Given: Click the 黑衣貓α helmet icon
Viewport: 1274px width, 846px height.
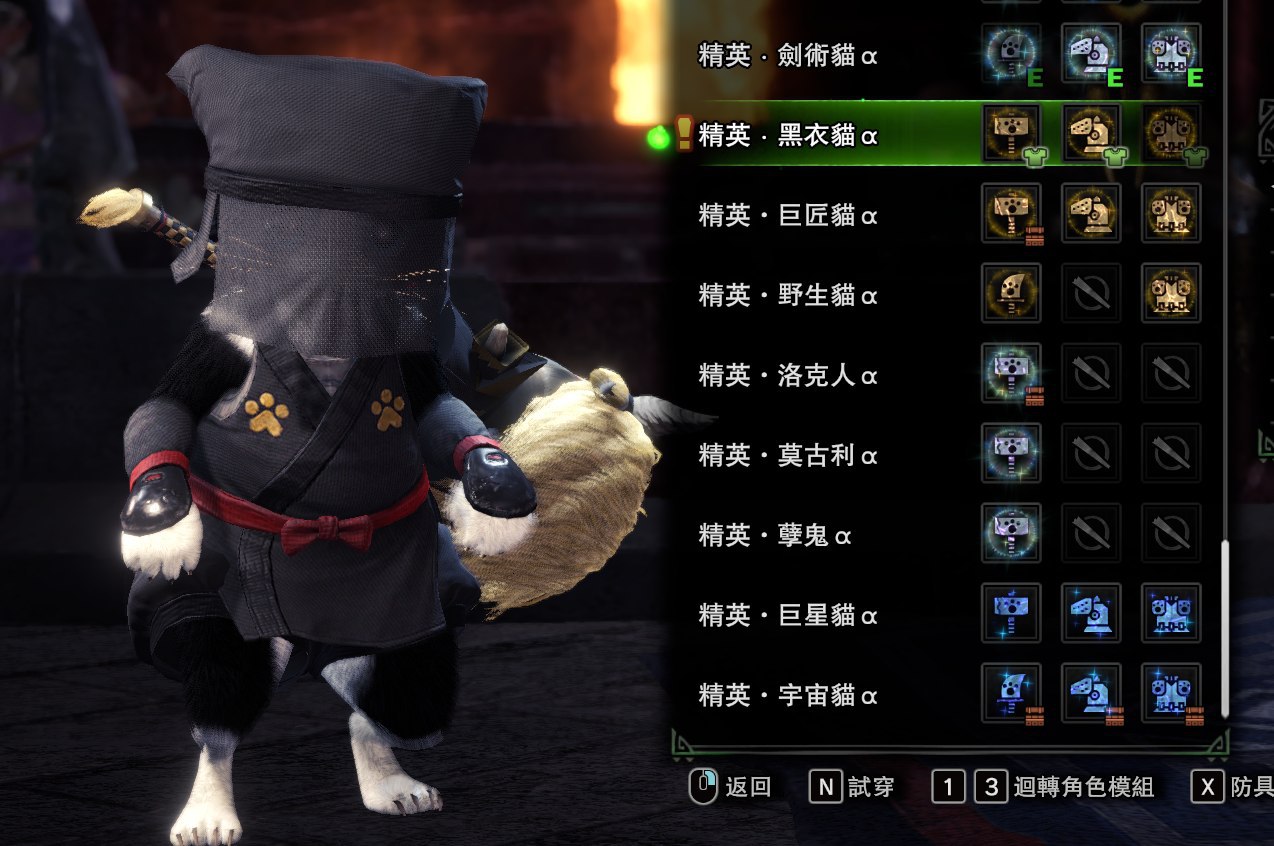Looking at the screenshot, I should pyautogui.click(x=1091, y=133).
